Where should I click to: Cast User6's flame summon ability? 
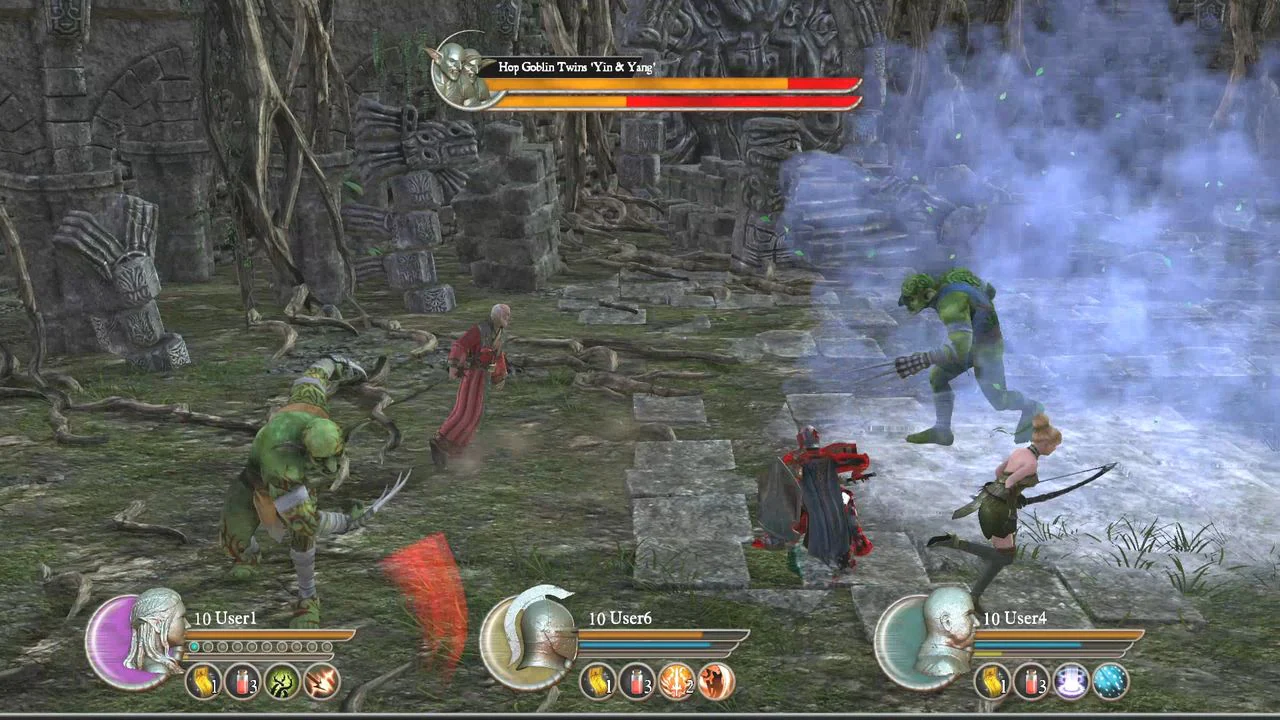717,683
